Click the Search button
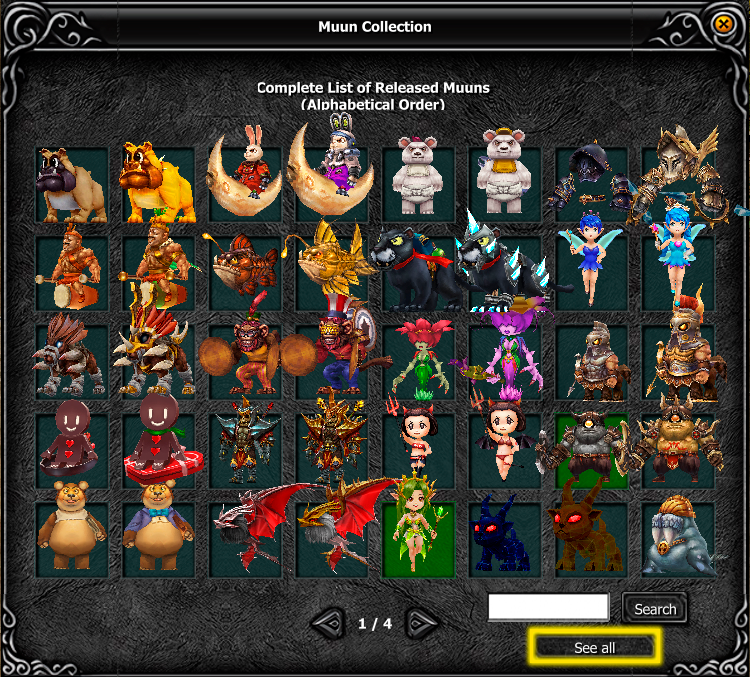Viewport: 750px width, 677px height. pos(655,608)
